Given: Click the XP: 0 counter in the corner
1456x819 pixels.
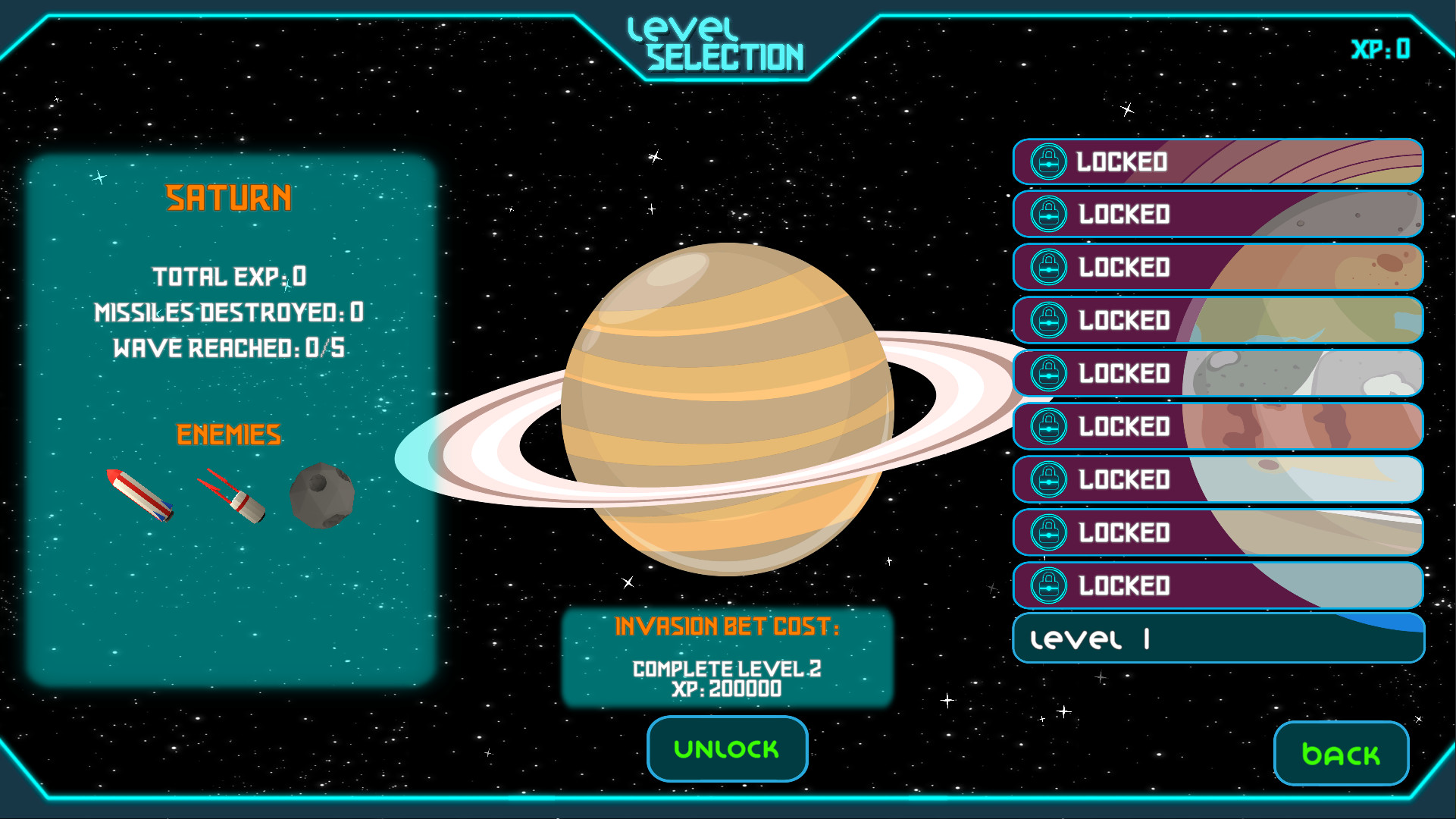Looking at the screenshot, I should pyautogui.click(x=1380, y=49).
